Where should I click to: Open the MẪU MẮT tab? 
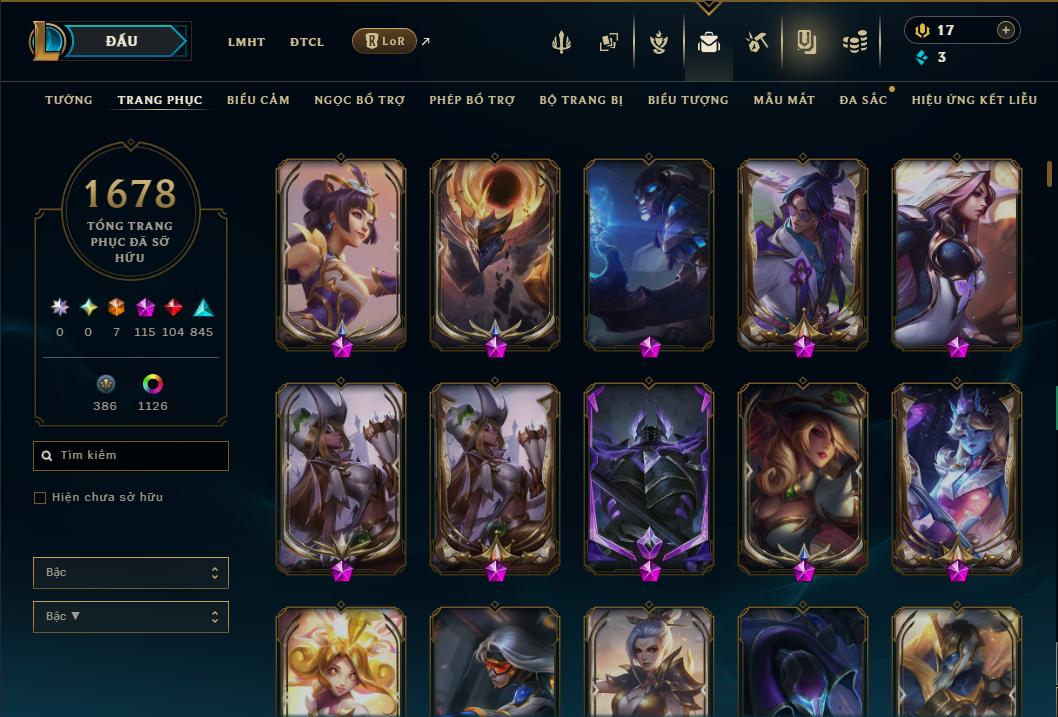pyautogui.click(x=784, y=100)
